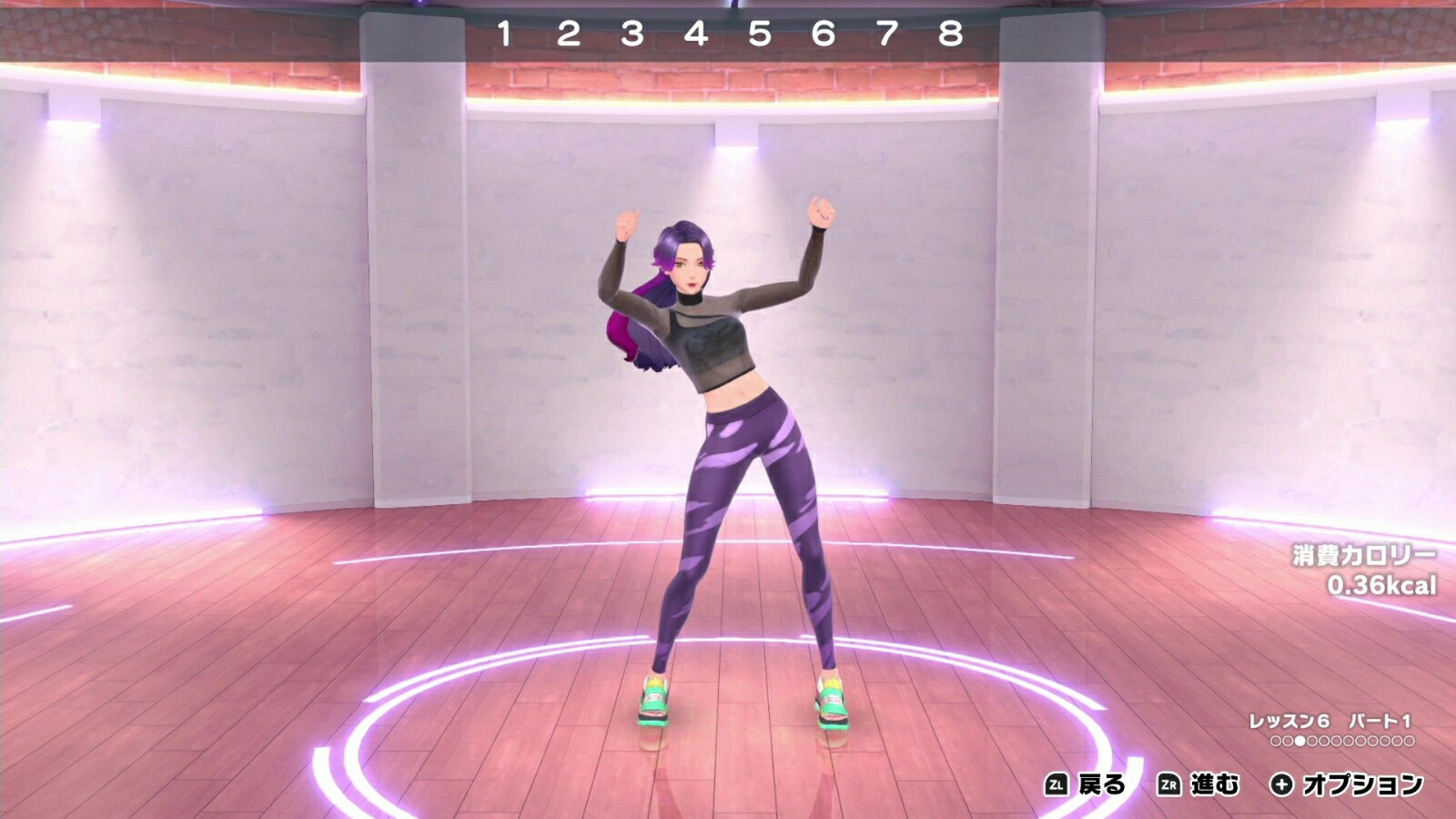Select the レッスン6 パート1 label
This screenshot has width=1456, height=819.
tap(1329, 719)
